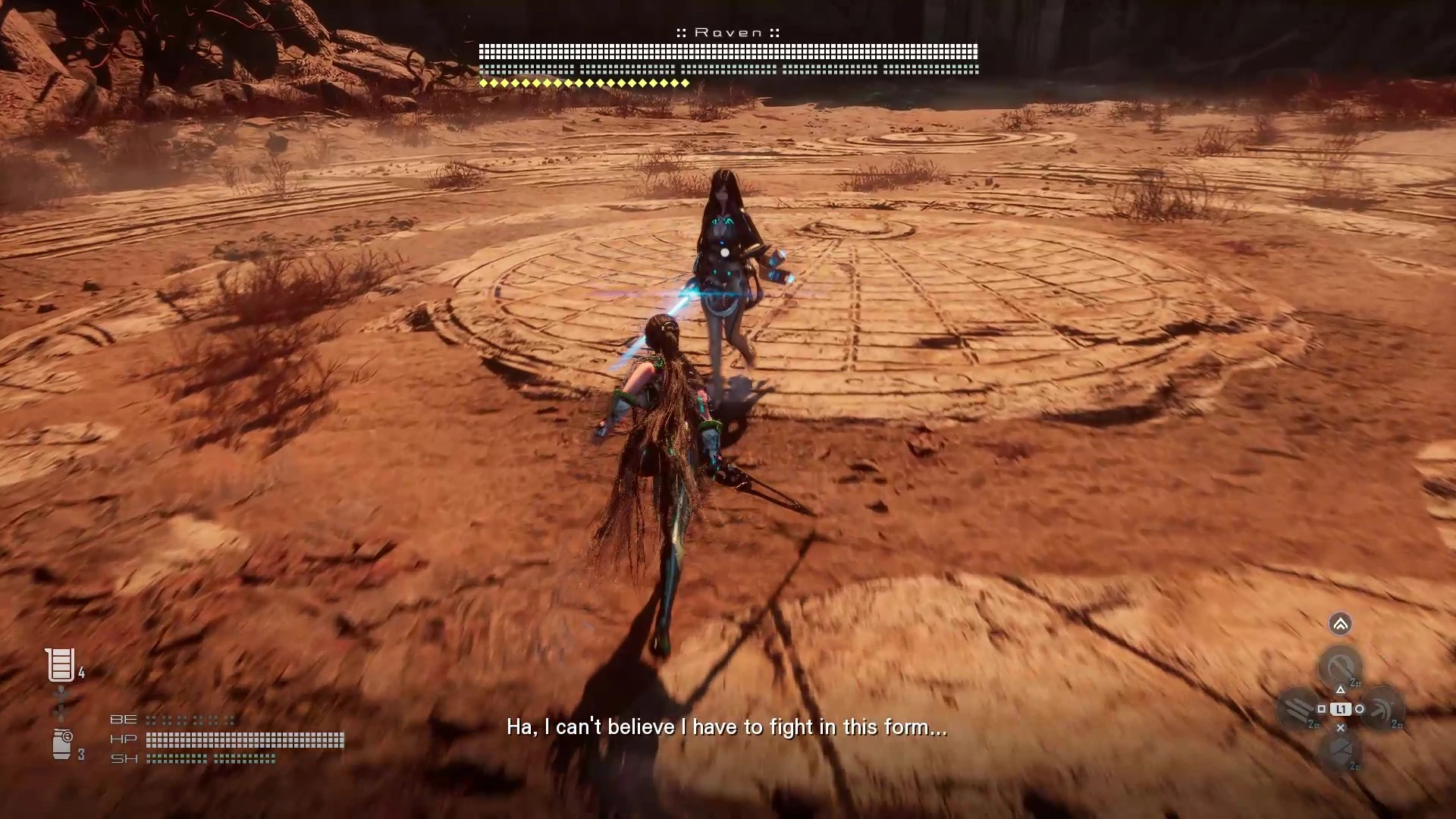Select the grenade consumable icon showing count 3
Image resolution: width=1456 pixels, height=819 pixels.
[x=62, y=743]
